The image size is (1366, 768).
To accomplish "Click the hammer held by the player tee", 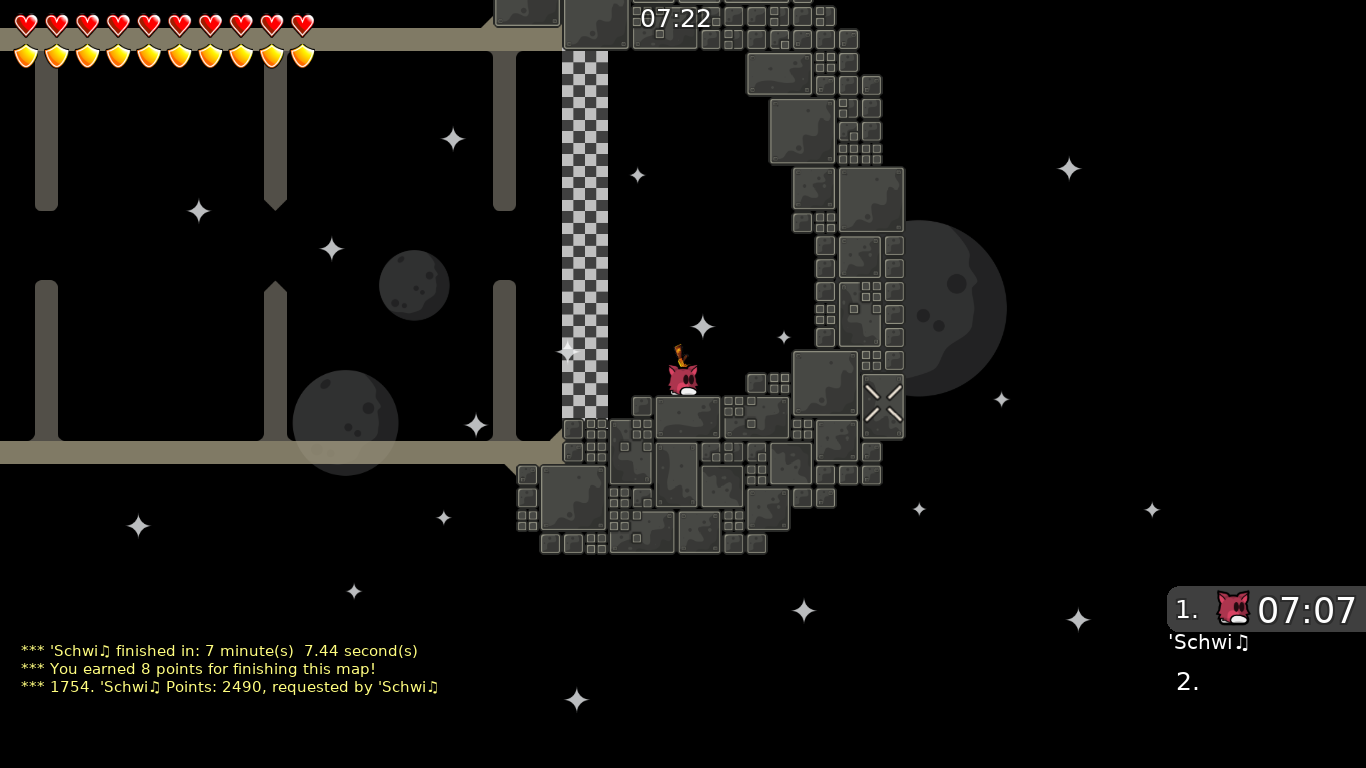I will pos(683,357).
